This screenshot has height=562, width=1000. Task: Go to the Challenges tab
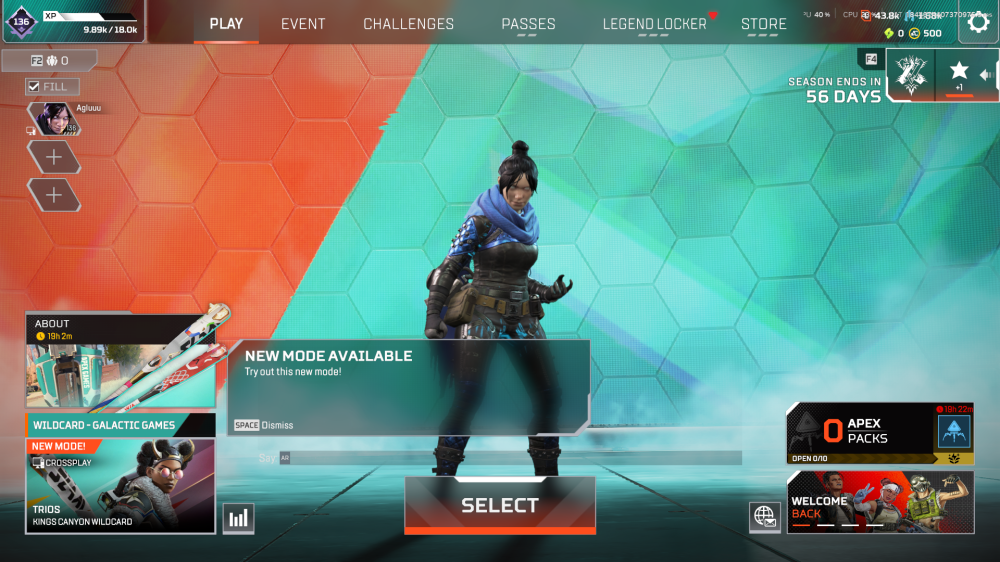[408, 24]
